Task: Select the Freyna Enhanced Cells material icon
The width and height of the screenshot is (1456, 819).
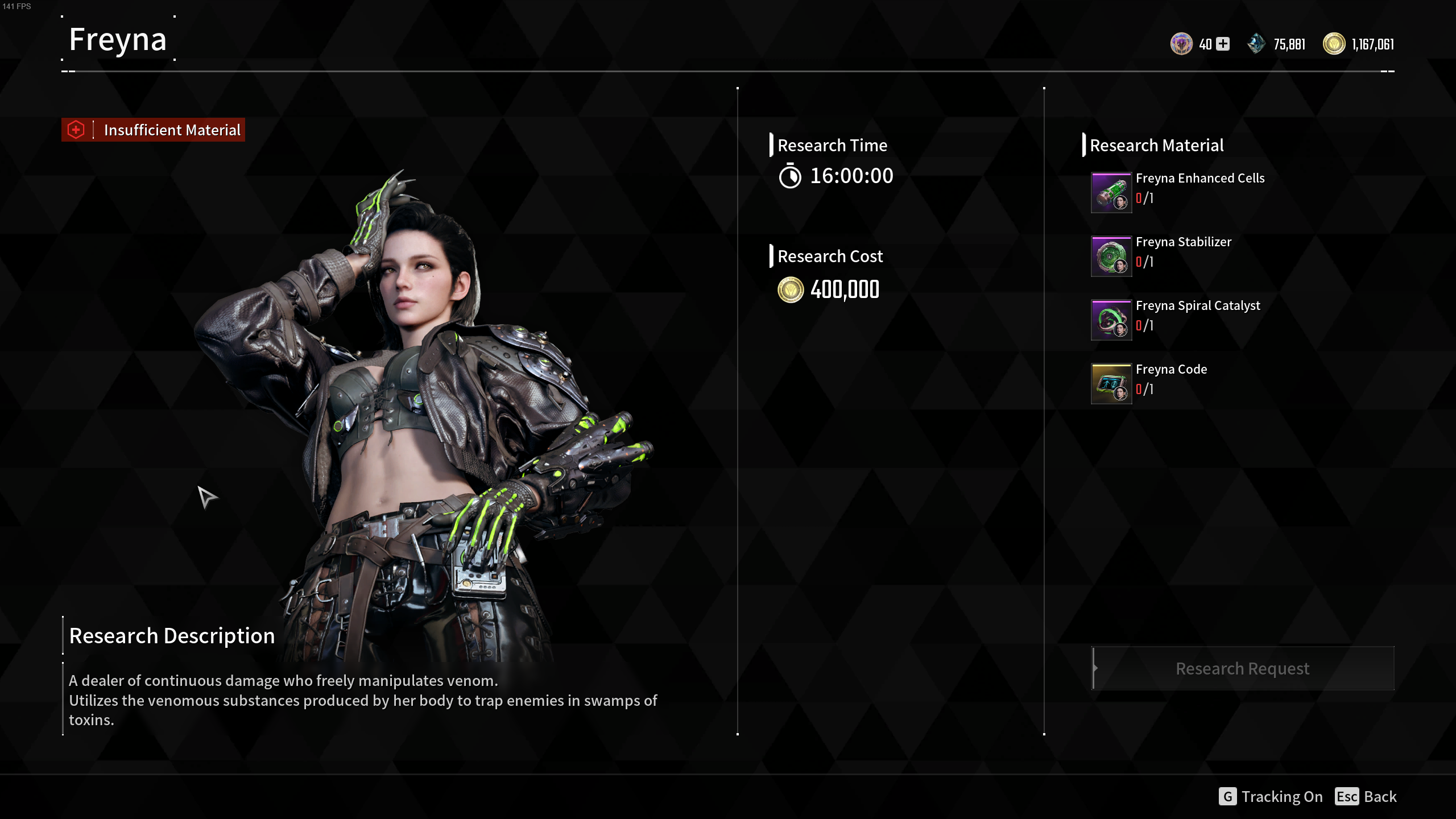Action: pos(1111,193)
